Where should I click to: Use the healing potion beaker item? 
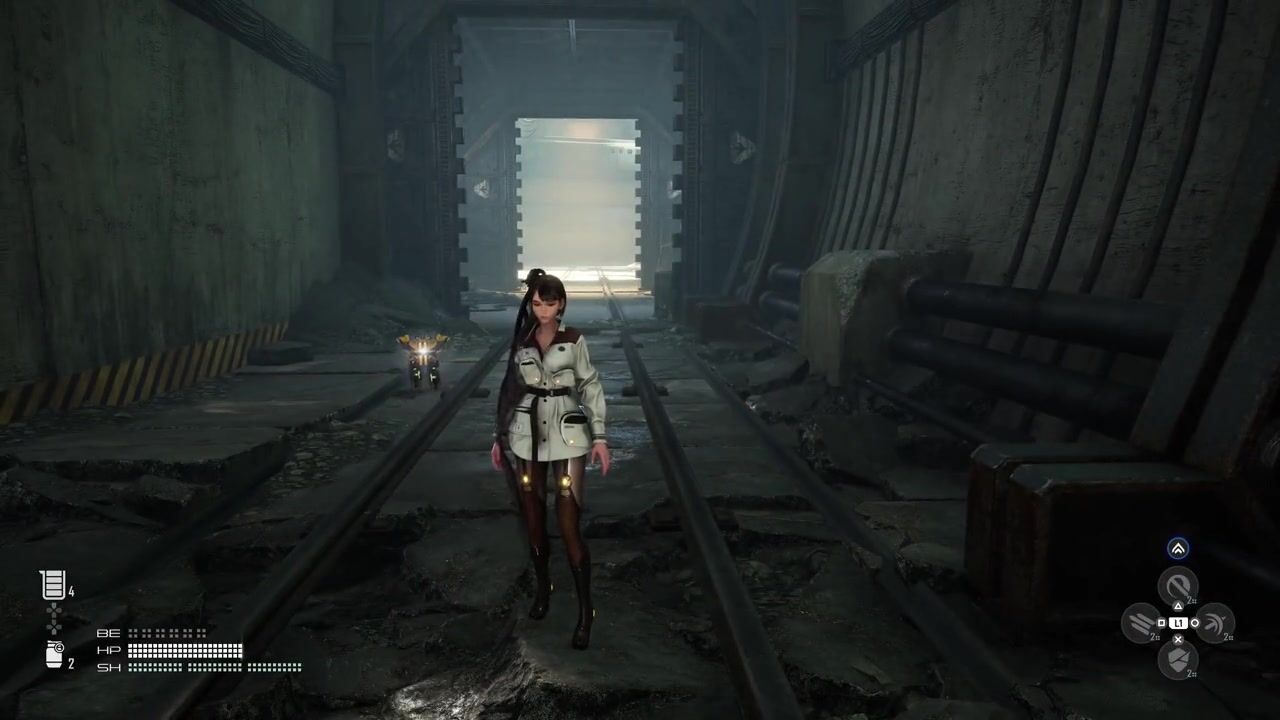click(x=52, y=585)
